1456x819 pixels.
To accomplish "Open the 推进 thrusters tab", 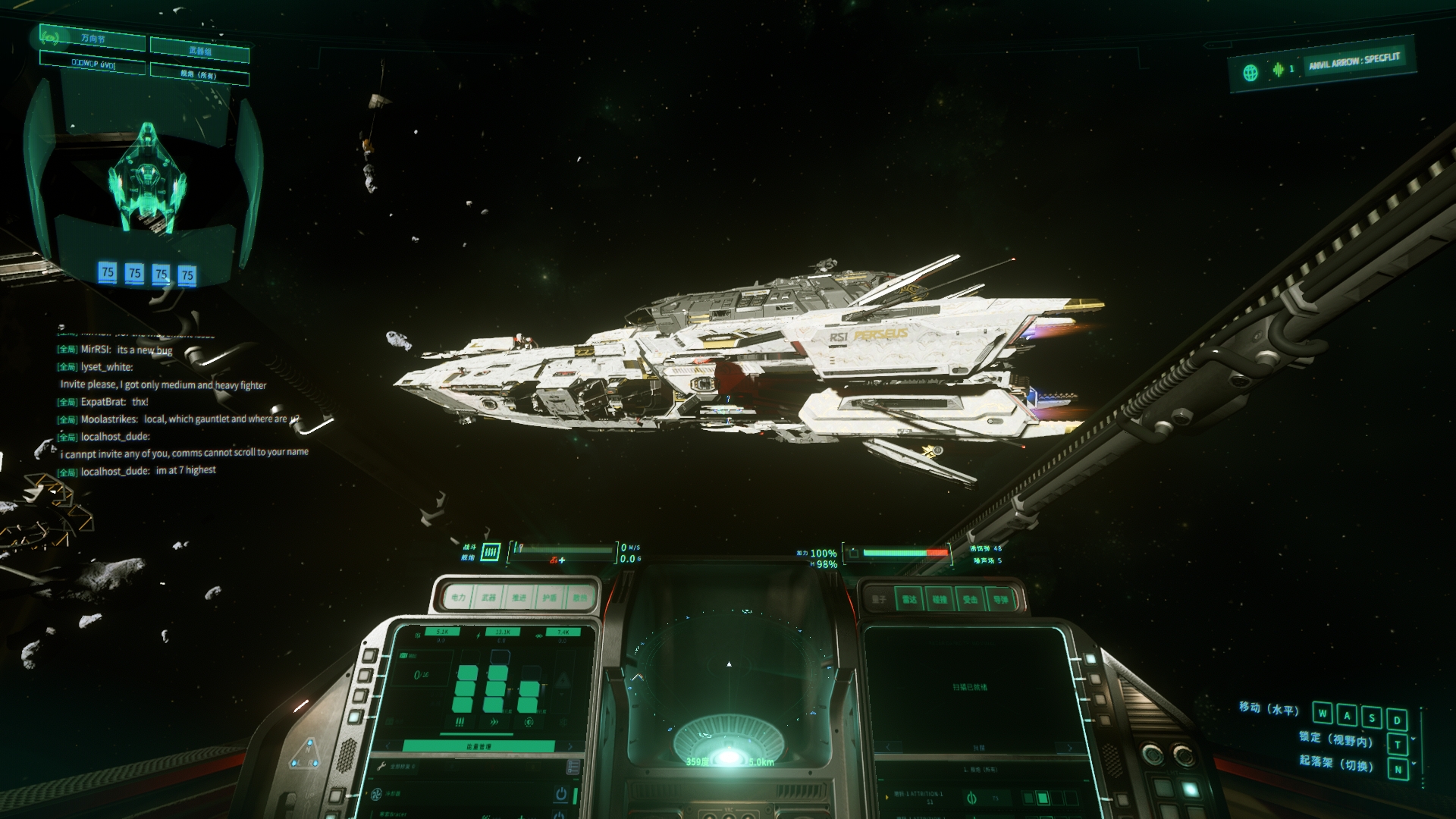I will click(519, 598).
